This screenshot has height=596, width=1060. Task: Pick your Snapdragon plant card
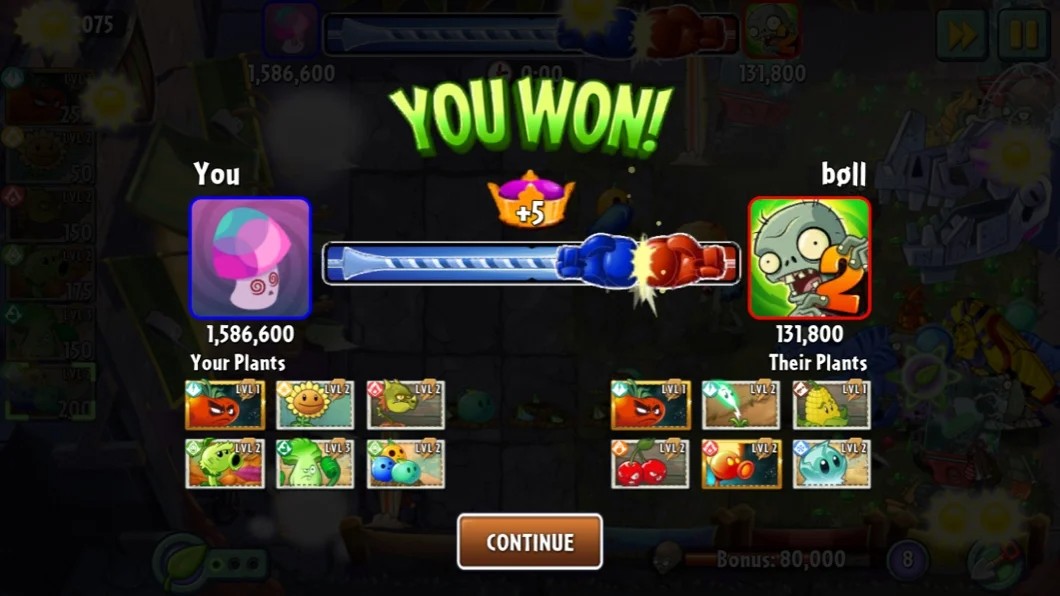[x=405, y=404]
